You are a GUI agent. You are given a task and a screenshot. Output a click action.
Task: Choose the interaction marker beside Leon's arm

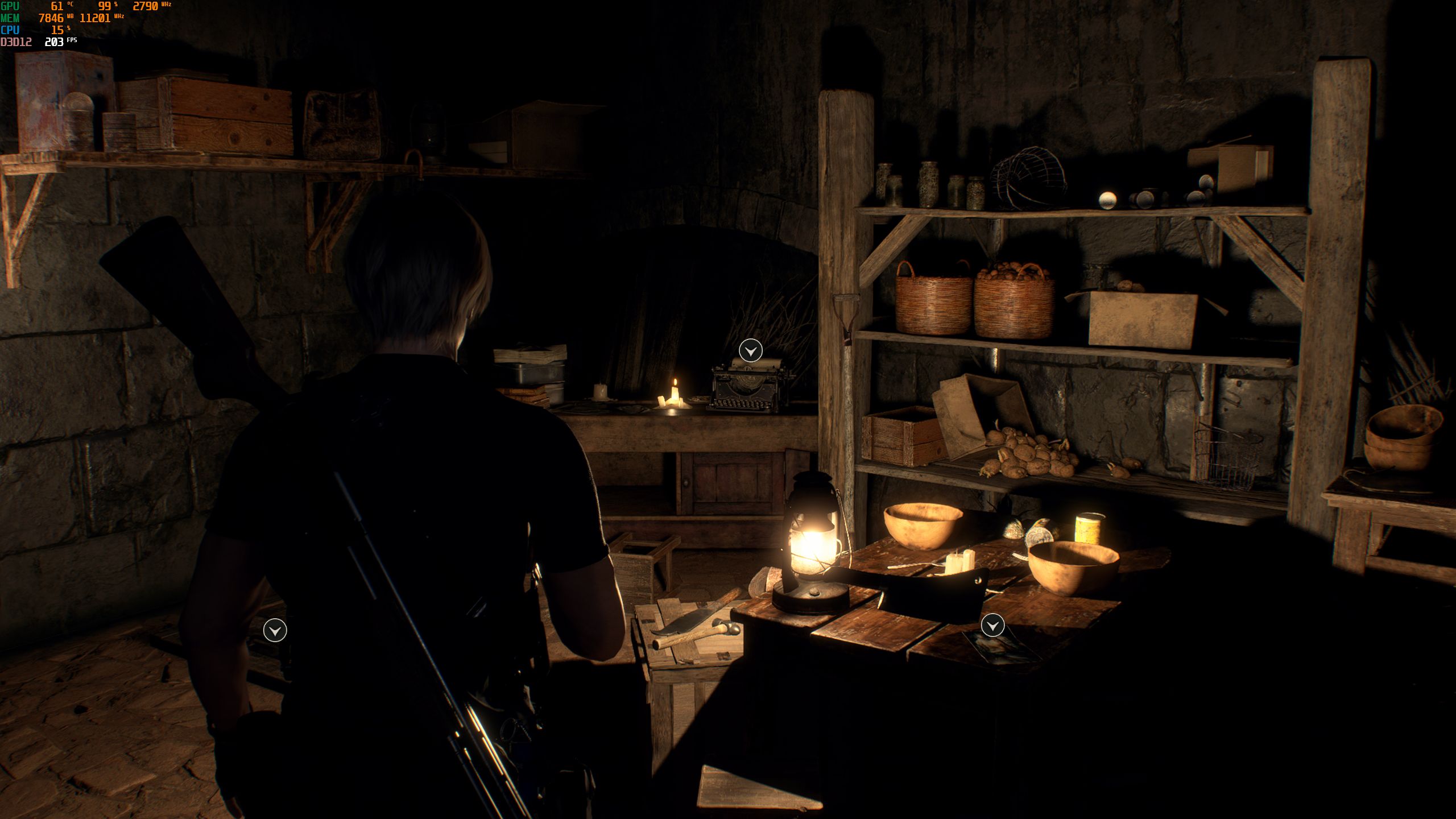pyautogui.click(x=275, y=630)
